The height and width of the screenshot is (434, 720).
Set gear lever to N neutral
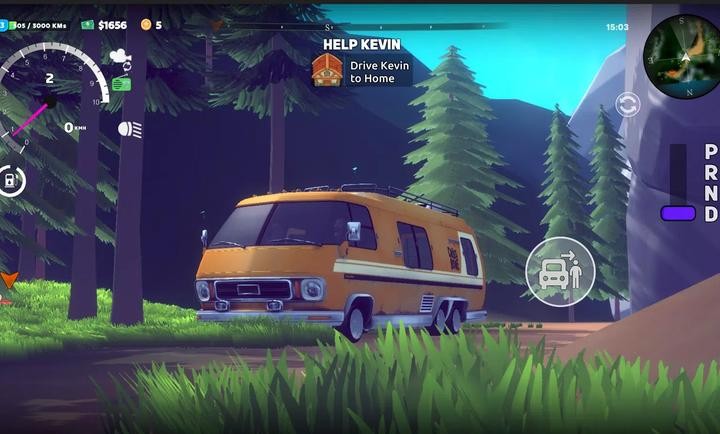[x=710, y=193]
